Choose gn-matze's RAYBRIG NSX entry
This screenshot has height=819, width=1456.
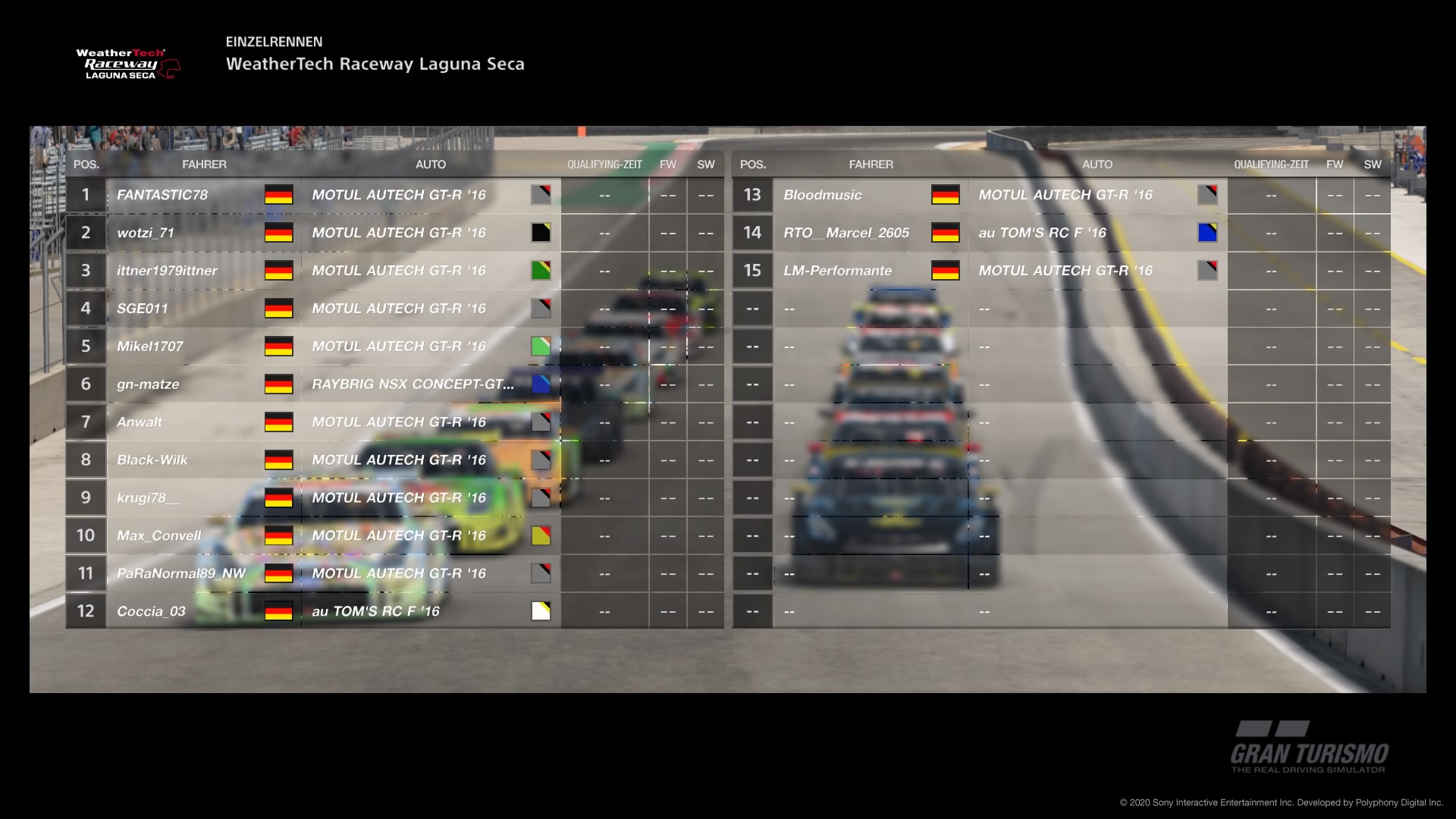point(413,384)
